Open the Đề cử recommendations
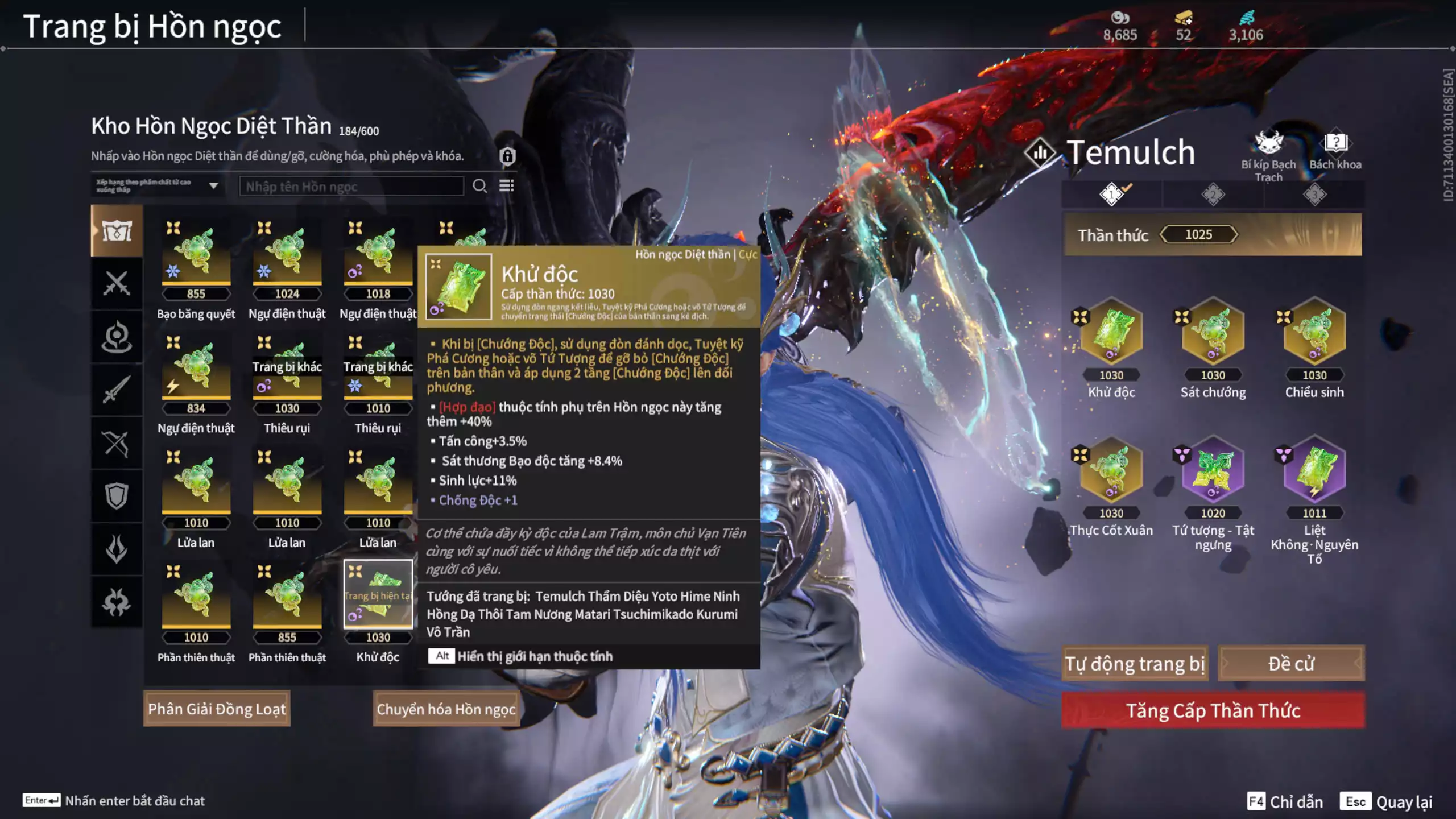This screenshot has height=819, width=1456. (x=1290, y=664)
